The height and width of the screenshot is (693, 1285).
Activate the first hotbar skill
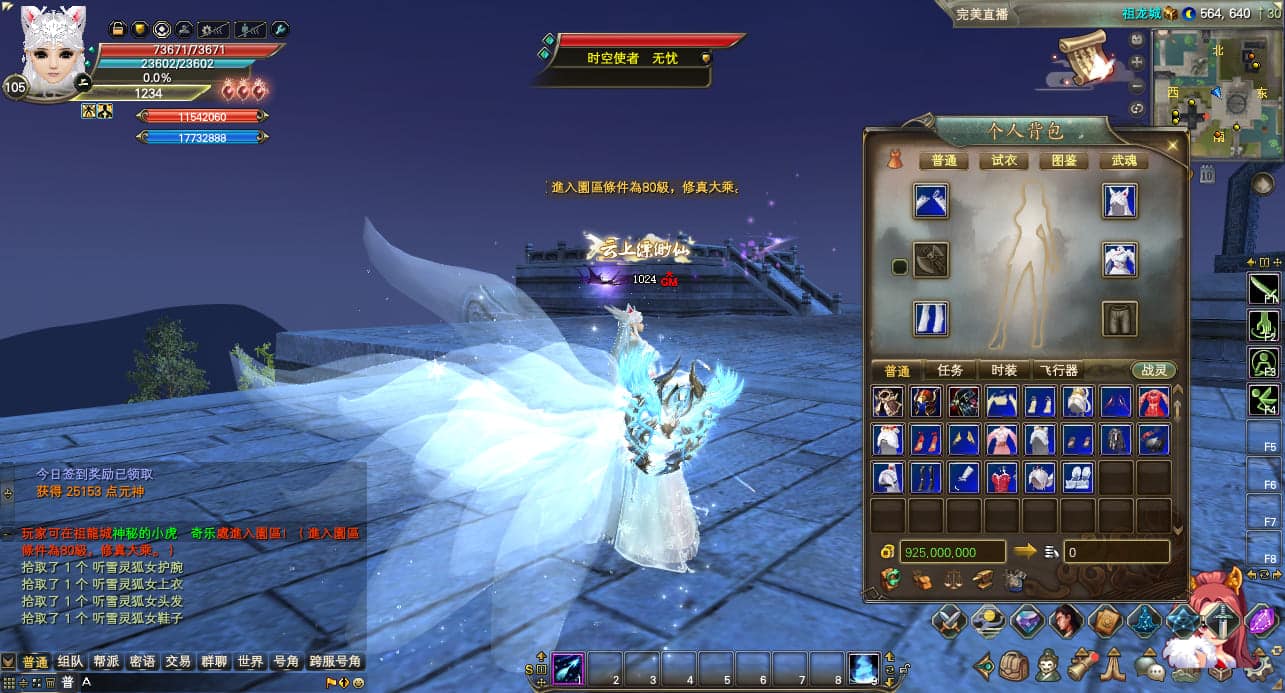point(568,667)
